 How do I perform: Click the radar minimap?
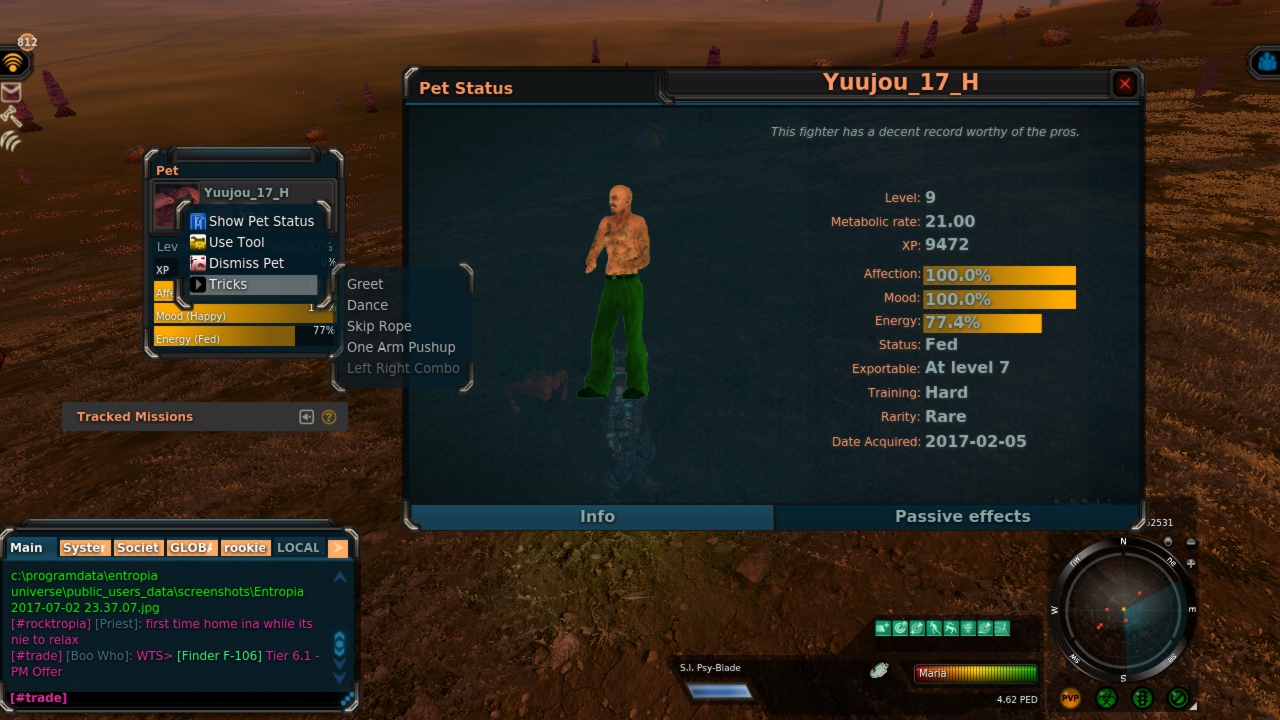pyautogui.click(x=1123, y=610)
